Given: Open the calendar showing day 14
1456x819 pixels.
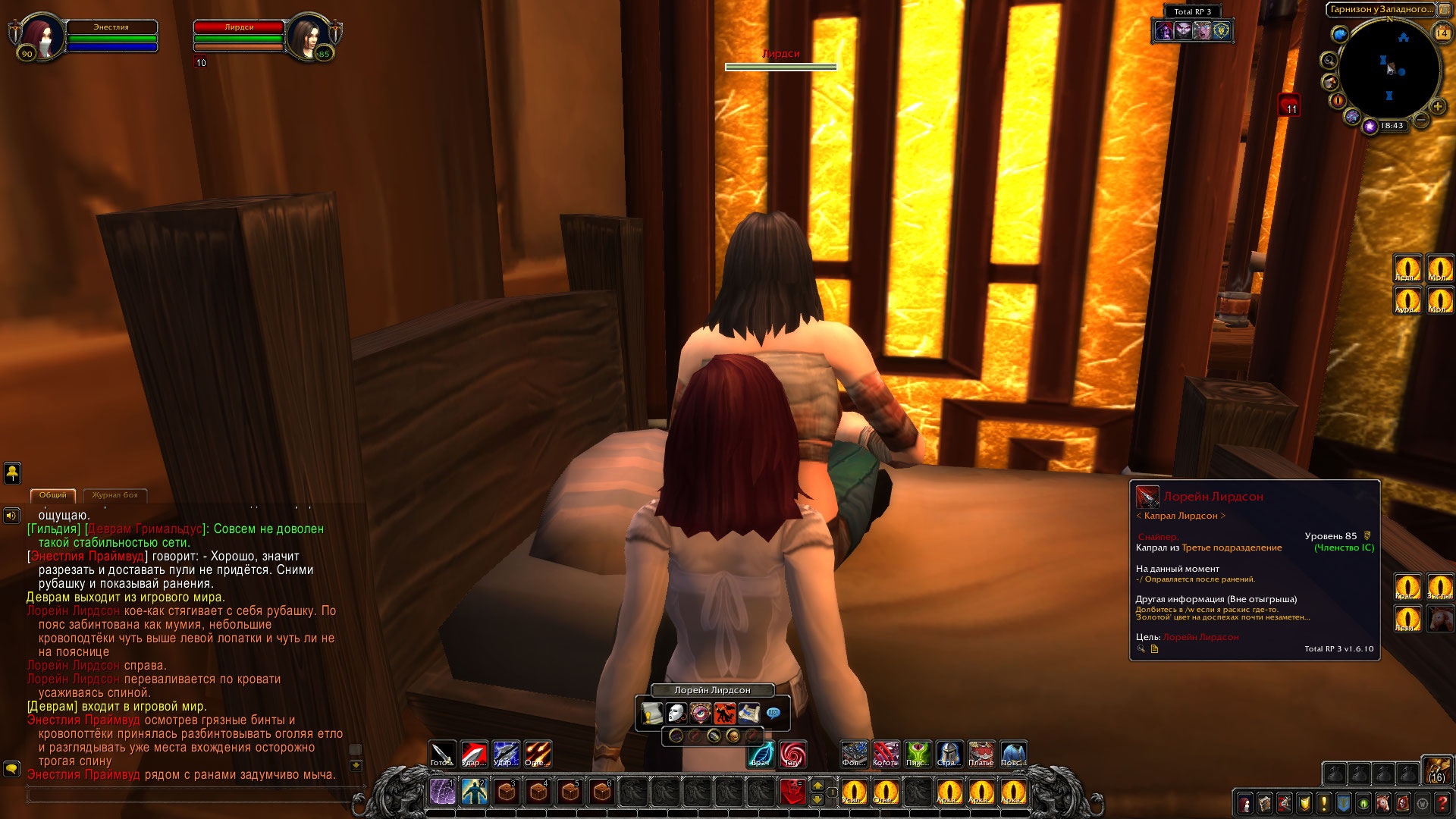Looking at the screenshot, I should [1442, 33].
